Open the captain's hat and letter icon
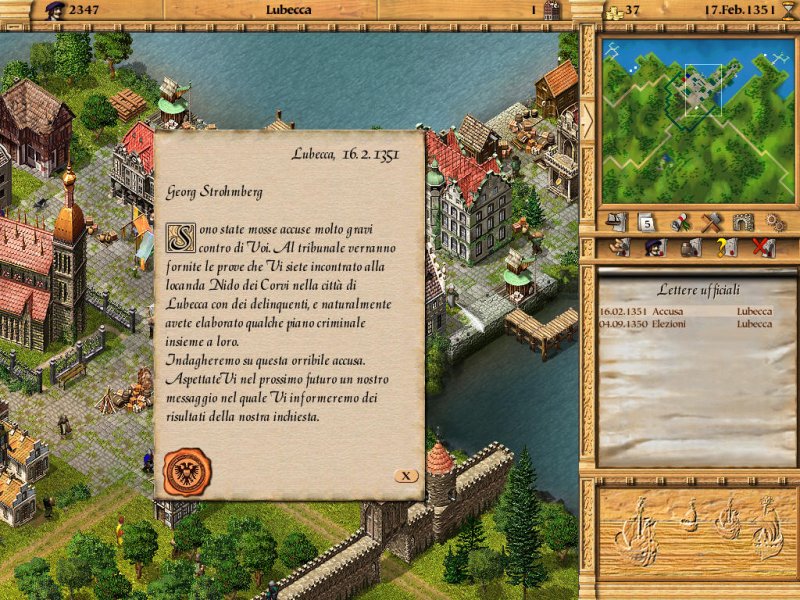The image size is (800, 600). (617, 222)
